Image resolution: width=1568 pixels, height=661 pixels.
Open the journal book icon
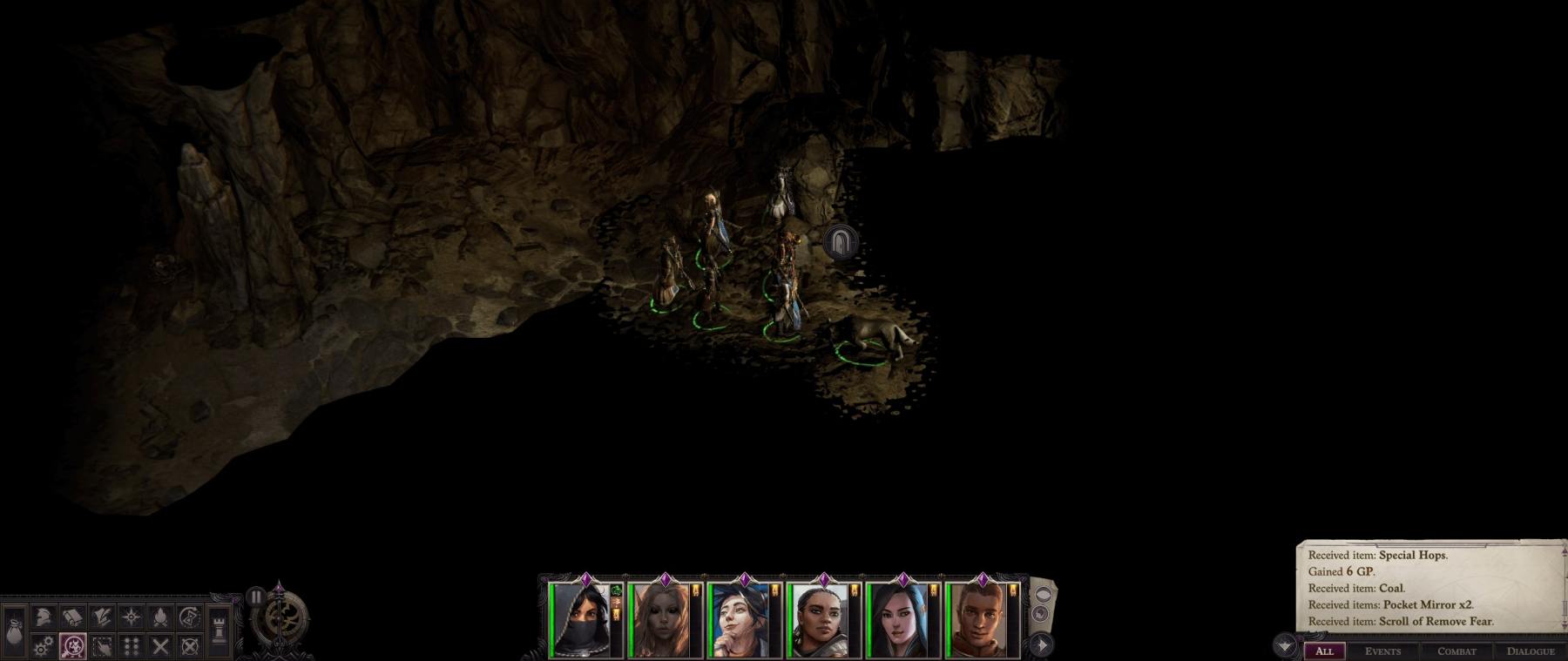point(72,617)
